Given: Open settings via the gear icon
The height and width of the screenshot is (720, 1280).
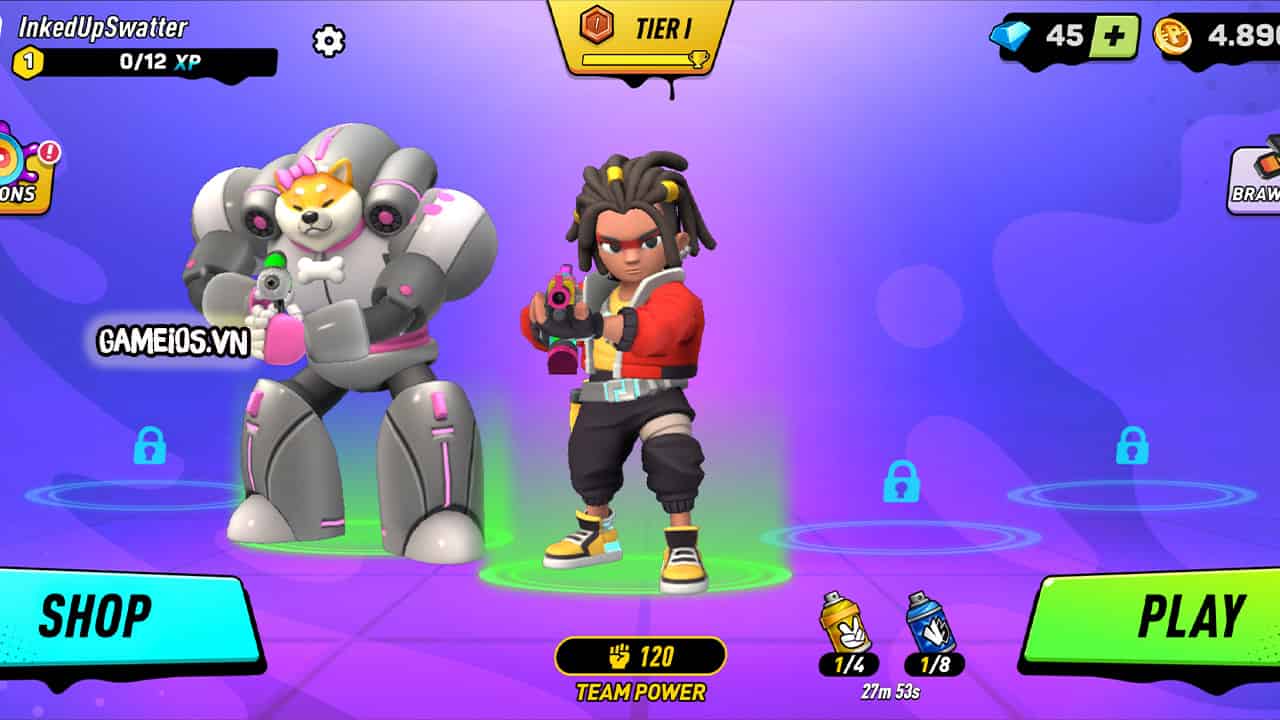Looking at the screenshot, I should click(328, 41).
